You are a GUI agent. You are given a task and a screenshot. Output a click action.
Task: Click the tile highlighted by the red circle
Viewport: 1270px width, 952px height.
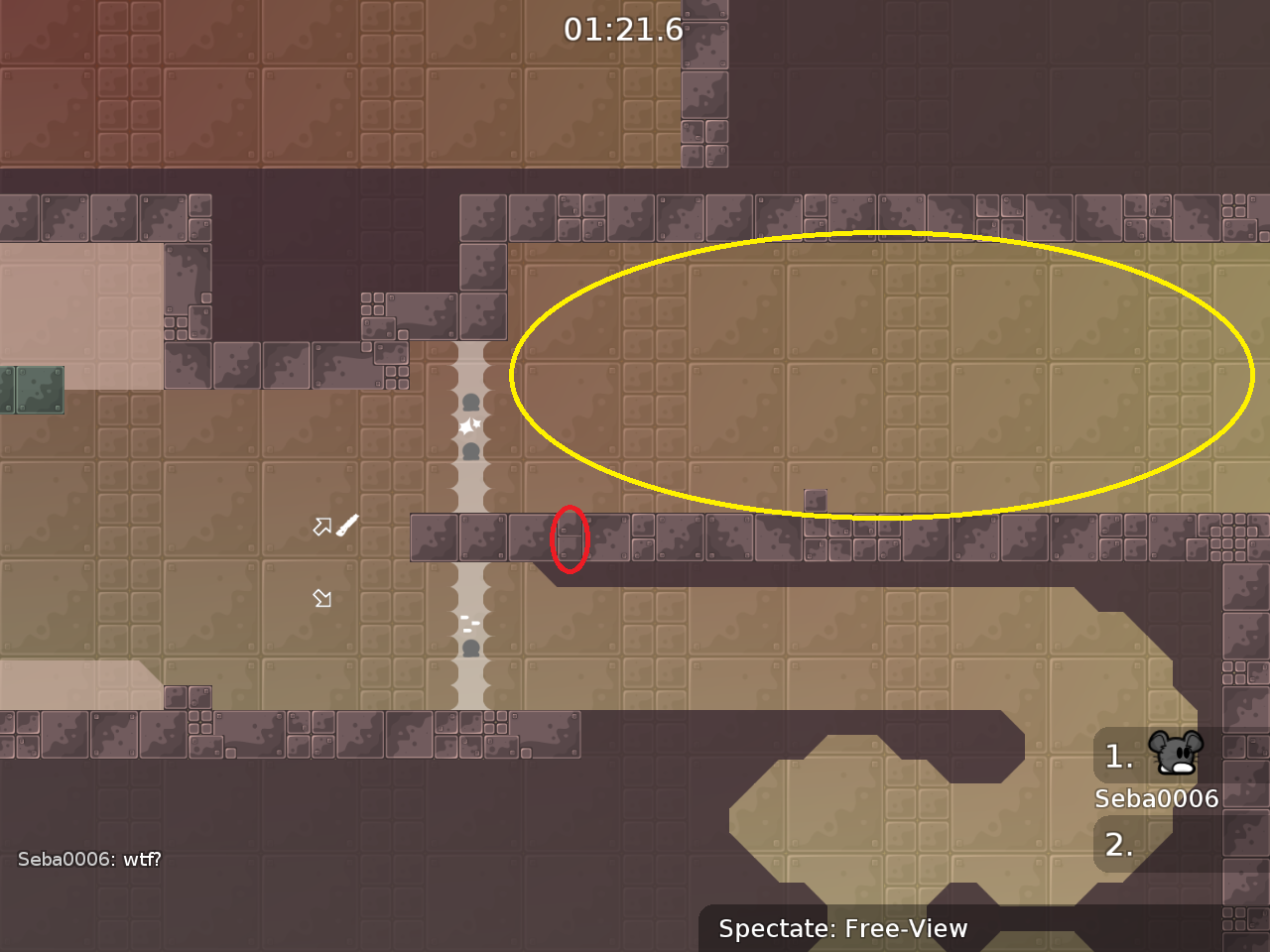[x=569, y=536]
